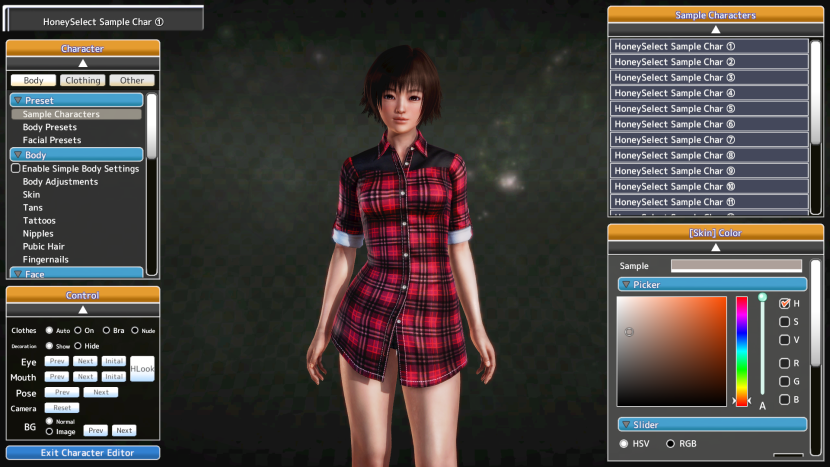Click the rainbow hue strip
Image resolution: width=830 pixels, height=467 pixels.
[x=742, y=350]
